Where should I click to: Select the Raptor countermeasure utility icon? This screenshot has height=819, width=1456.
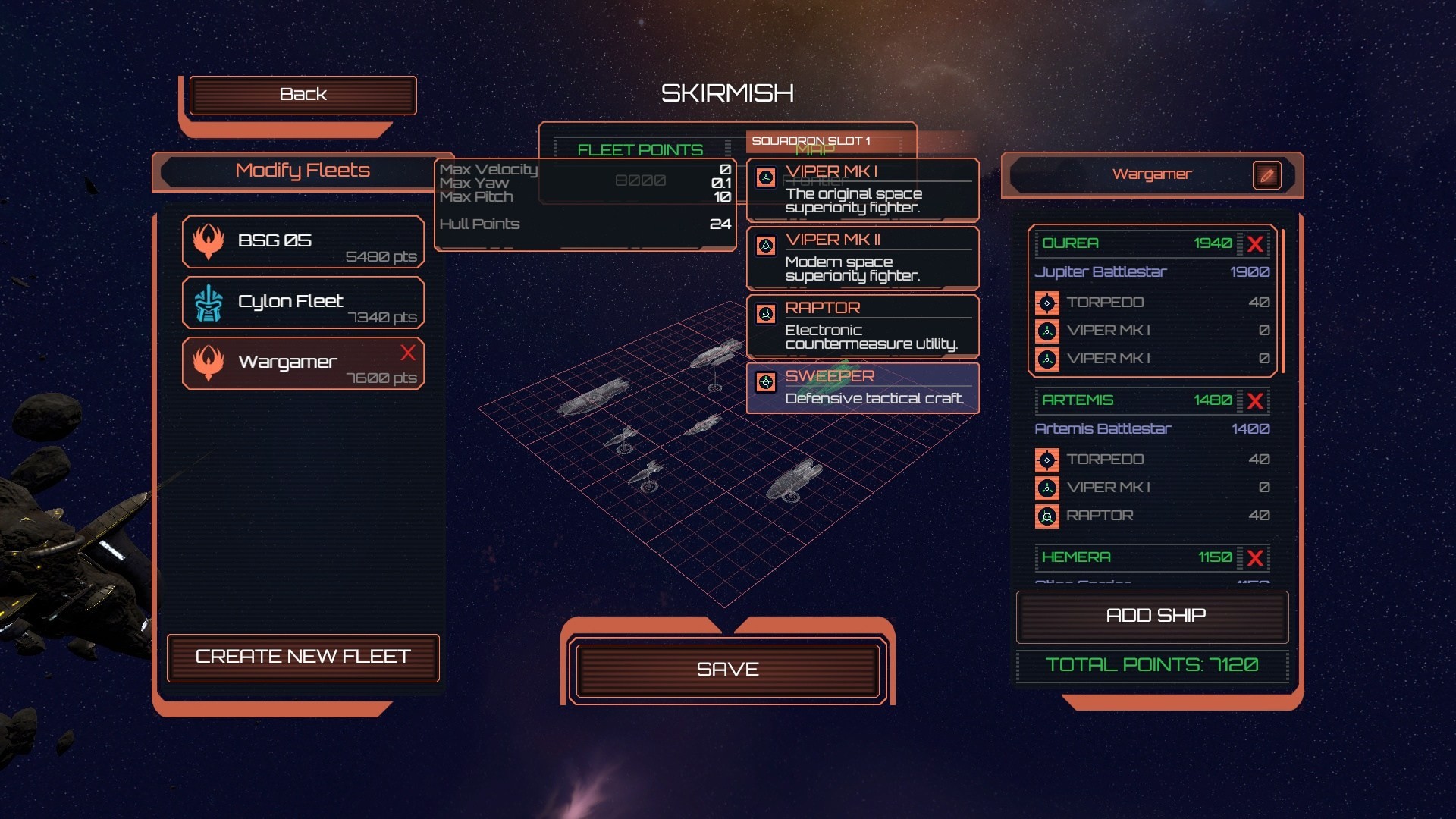pyautogui.click(x=764, y=312)
